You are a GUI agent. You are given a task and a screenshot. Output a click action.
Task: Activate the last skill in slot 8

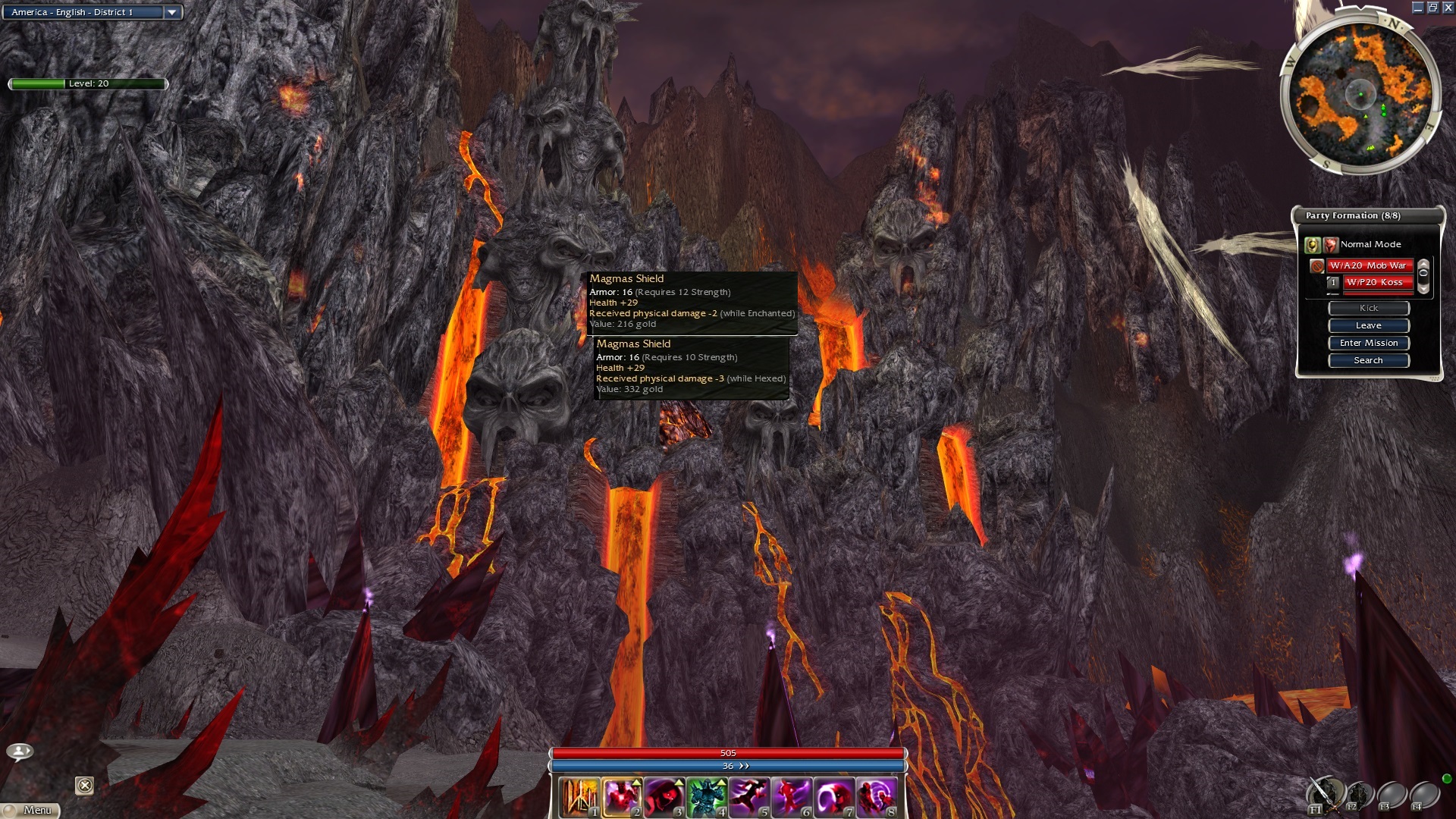click(x=877, y=798)
